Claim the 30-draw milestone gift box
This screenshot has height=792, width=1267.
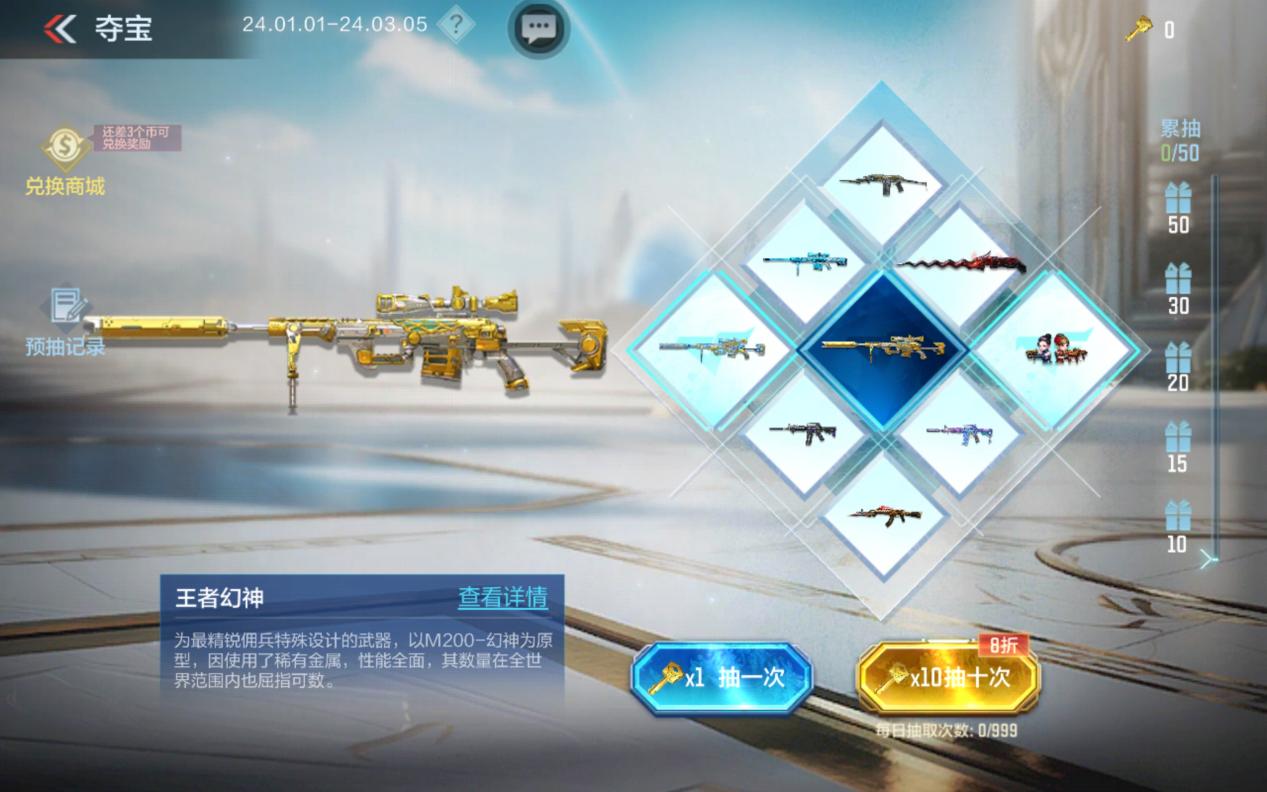coord(1178,279)
